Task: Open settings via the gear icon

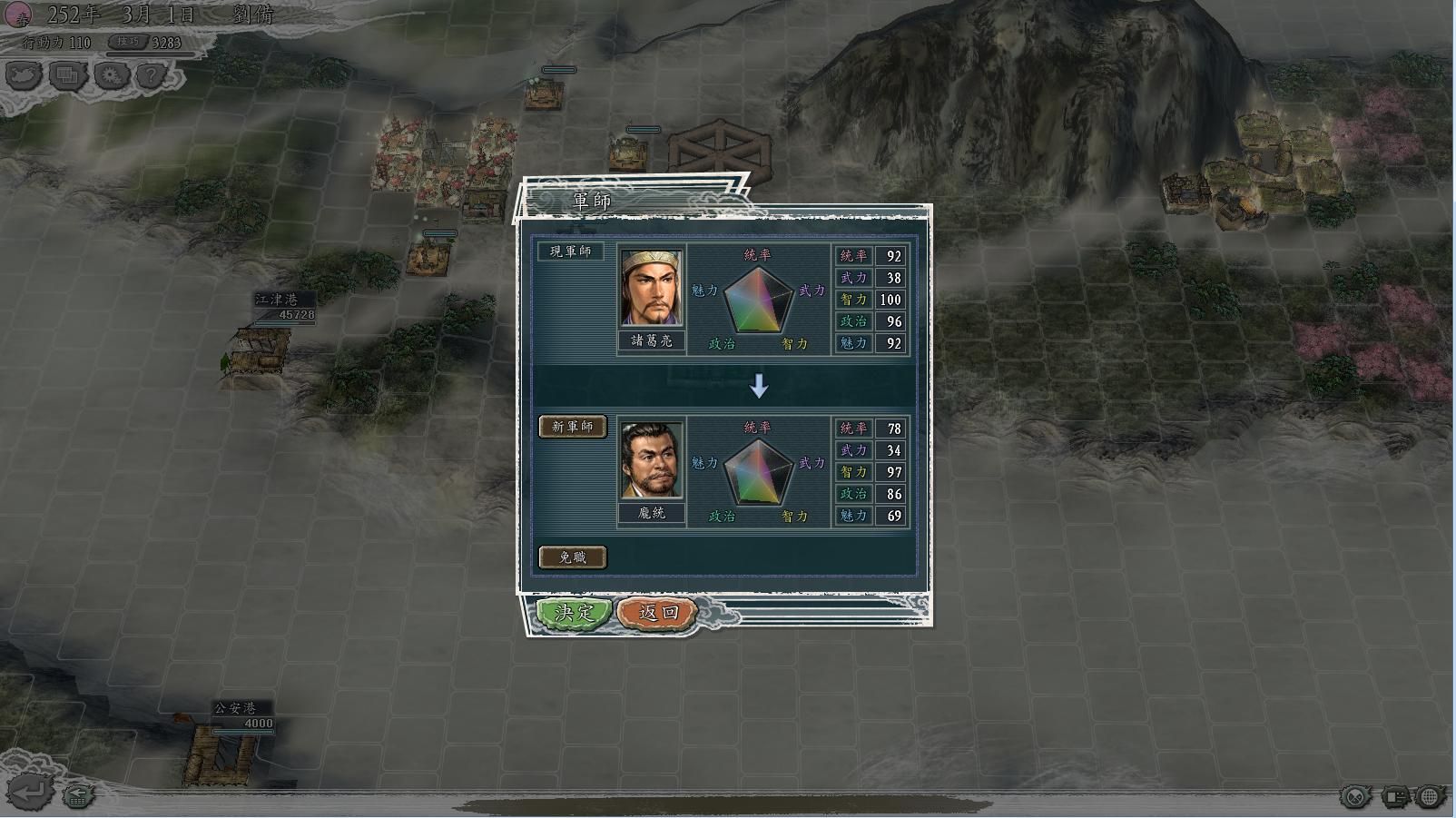Action: [x=112, y=75]
